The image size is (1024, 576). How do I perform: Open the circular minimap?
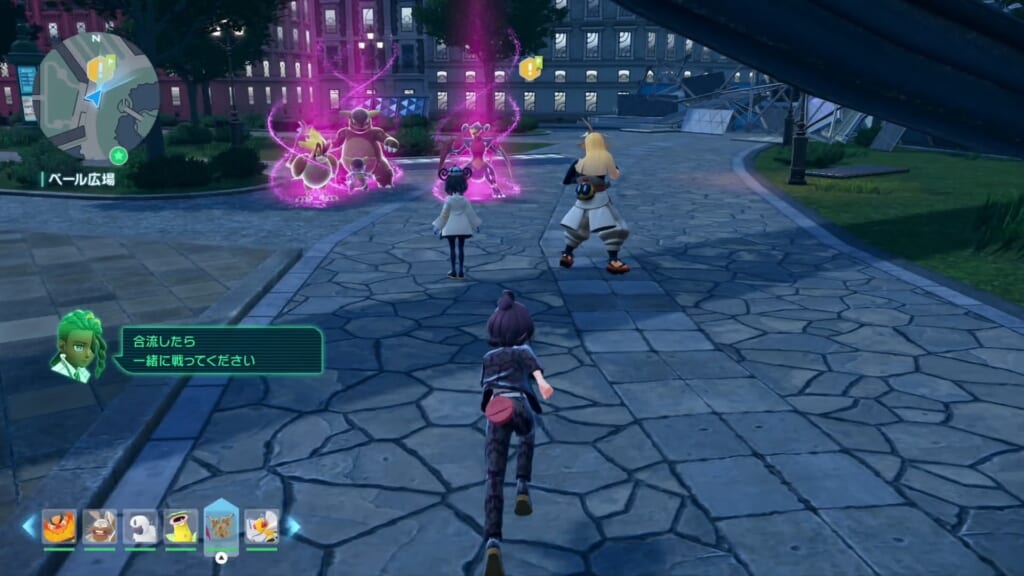97,98
